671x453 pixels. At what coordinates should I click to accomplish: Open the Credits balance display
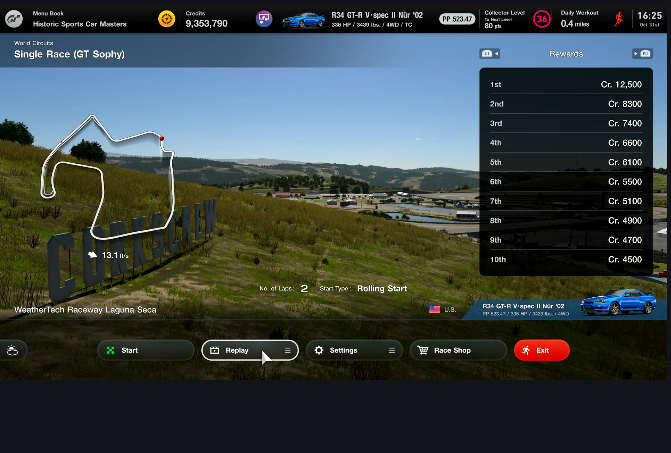200,18
